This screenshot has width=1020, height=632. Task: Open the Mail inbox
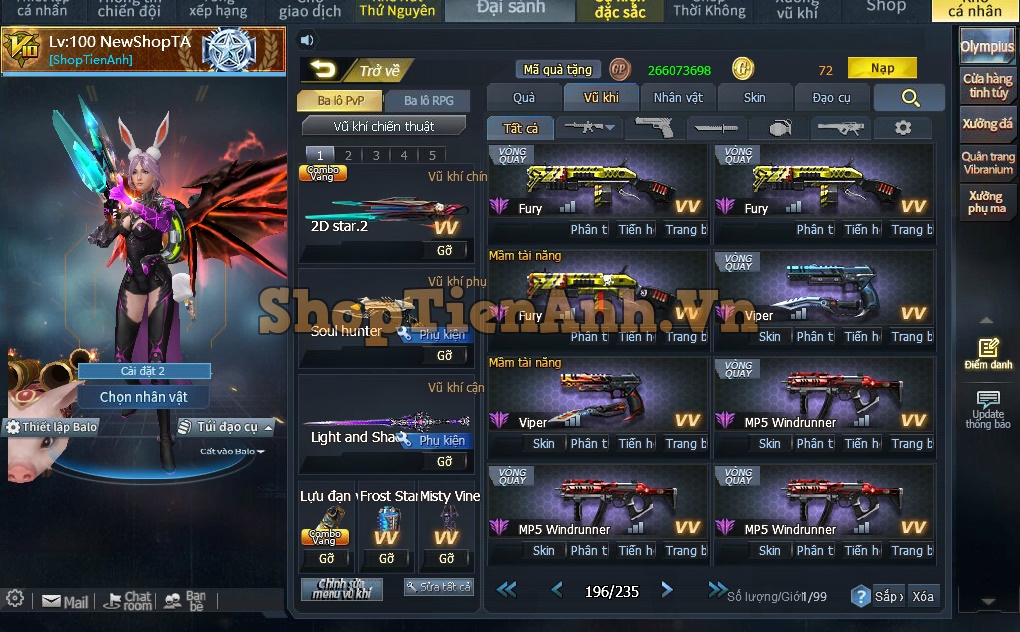[x=65, y=602]
